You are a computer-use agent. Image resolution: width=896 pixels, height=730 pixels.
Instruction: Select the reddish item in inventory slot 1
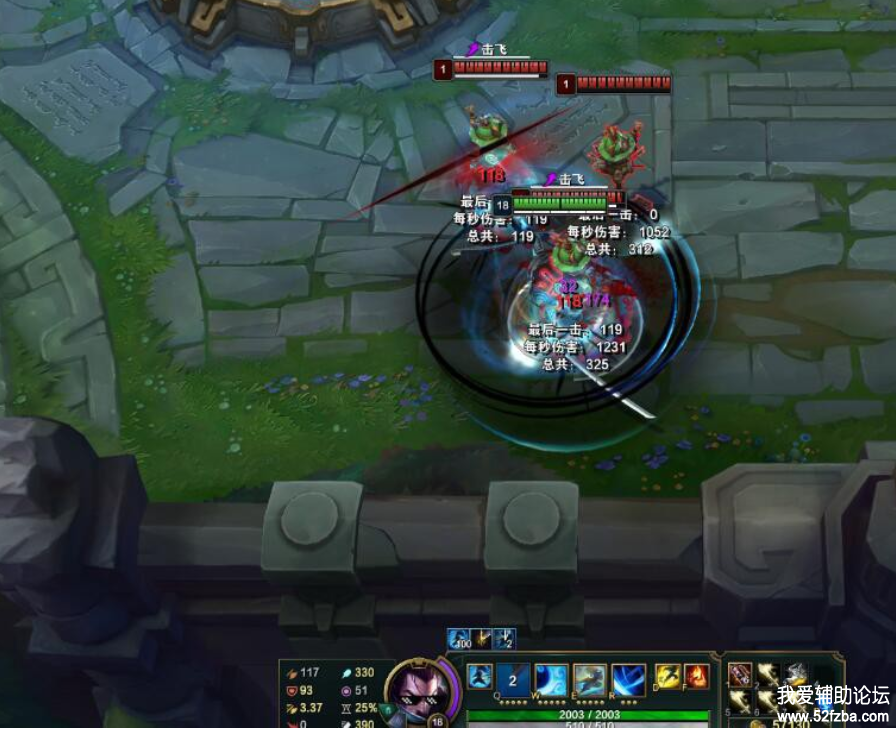point(740,674)
